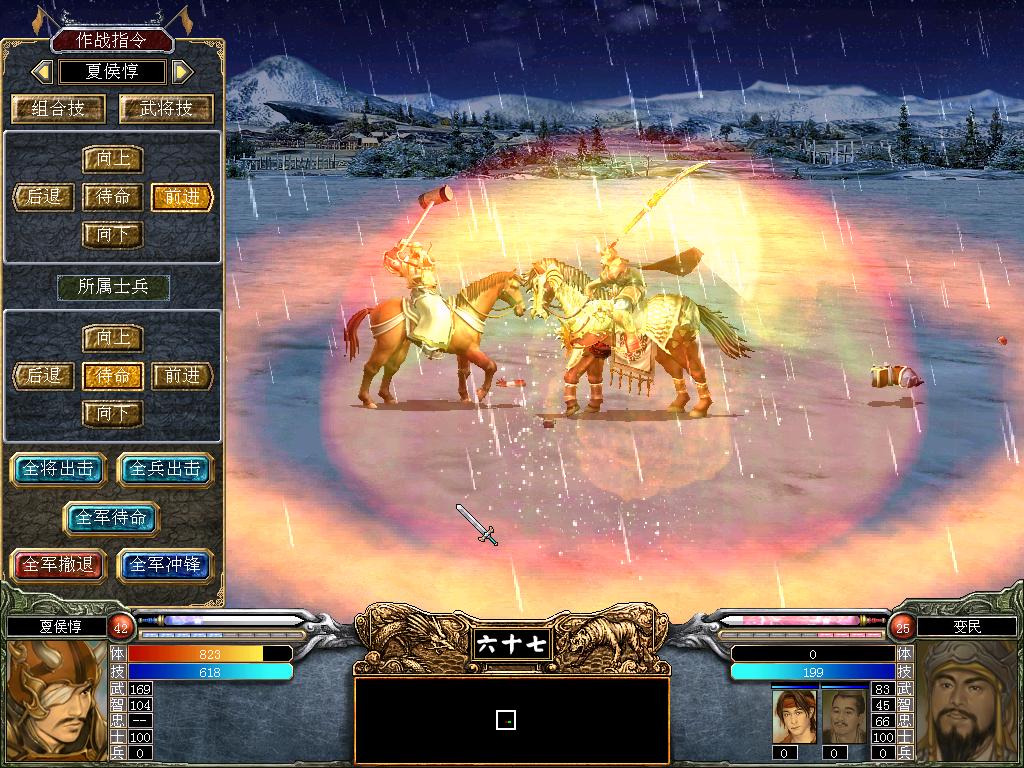Image resolution: width=1024 pixels, height=768 pixels.
Task: Order soldiers to 前进 below 所属士兵
Action: click(182, 376)
